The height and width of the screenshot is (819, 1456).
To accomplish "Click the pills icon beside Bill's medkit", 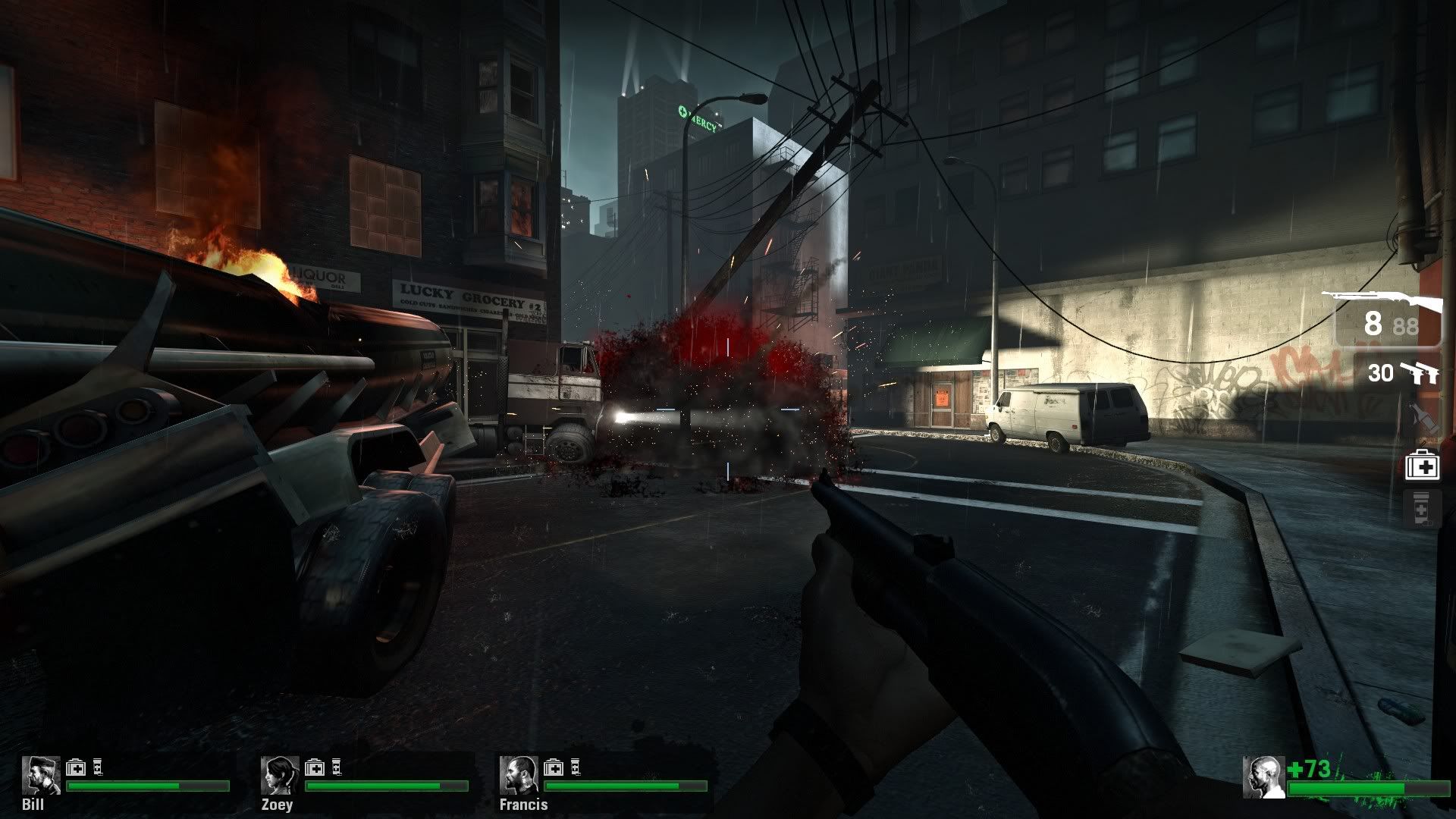I will coord(96,766).
